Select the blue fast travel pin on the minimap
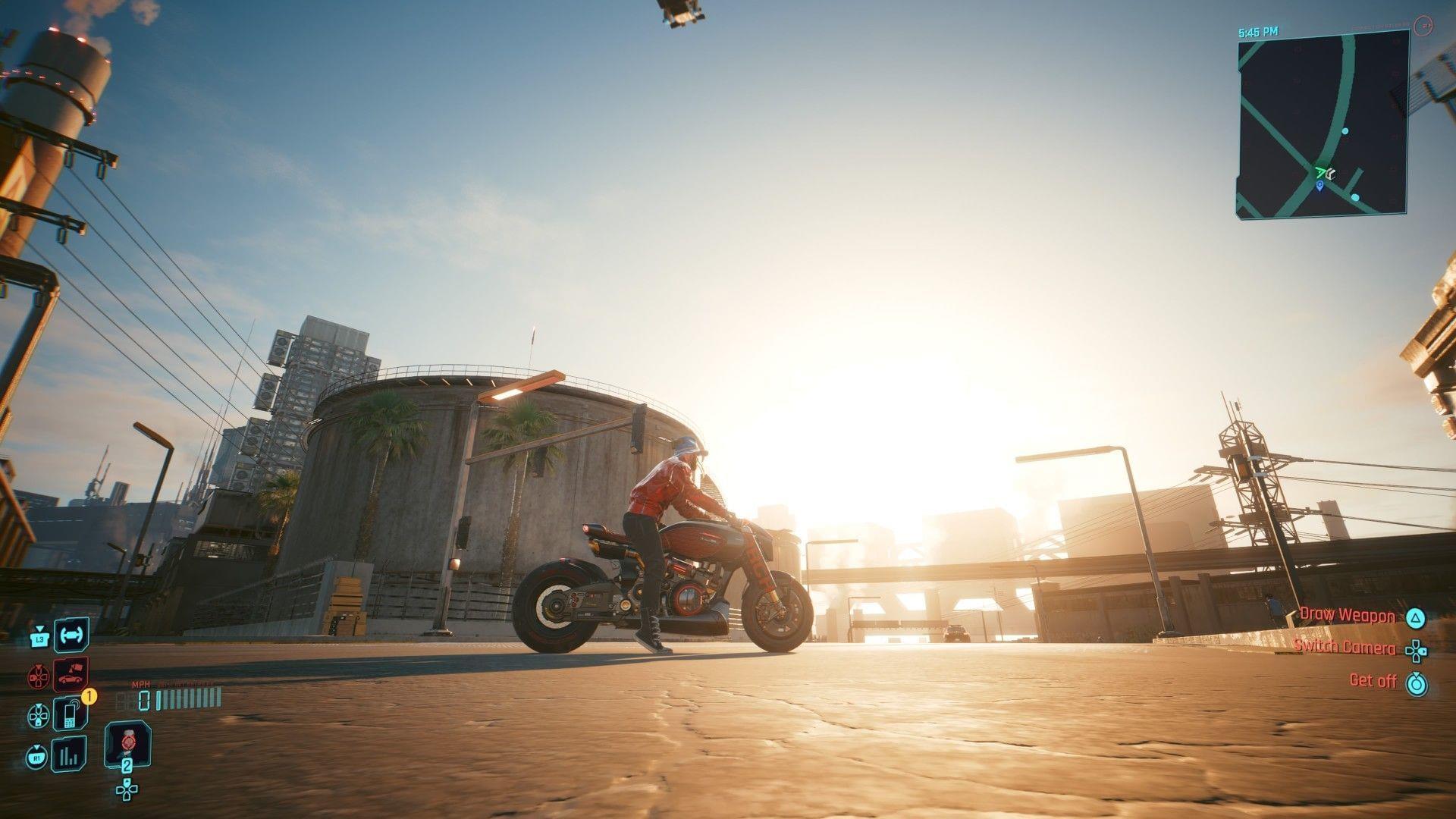 tap(1319, 186)
